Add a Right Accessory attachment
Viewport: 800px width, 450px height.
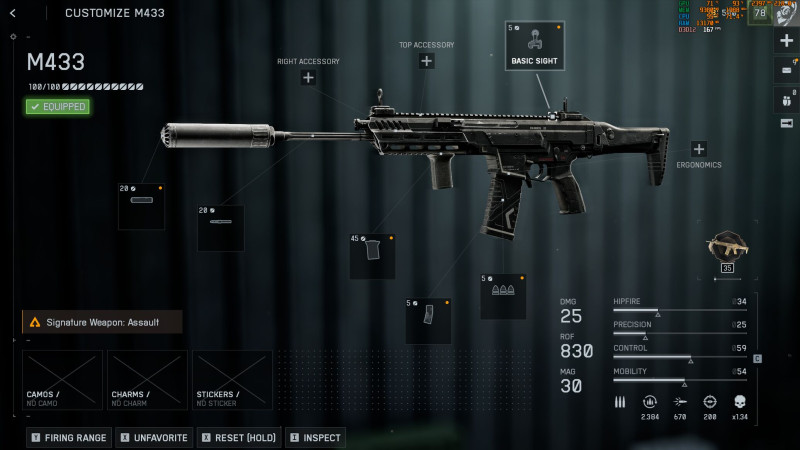tap(308, 77)
